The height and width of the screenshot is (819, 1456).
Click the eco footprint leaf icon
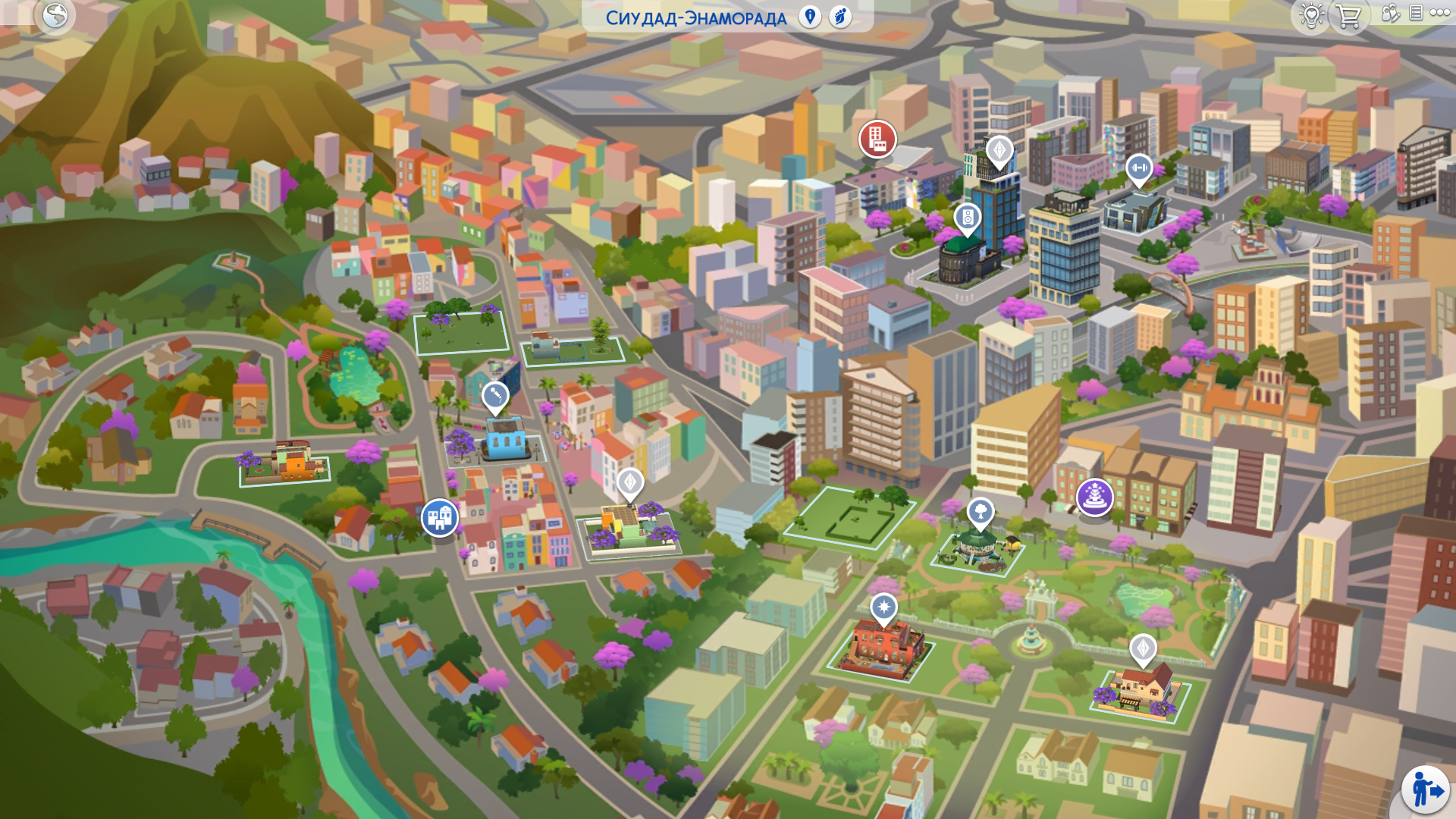pyautogui.click(x=840, y=17)
